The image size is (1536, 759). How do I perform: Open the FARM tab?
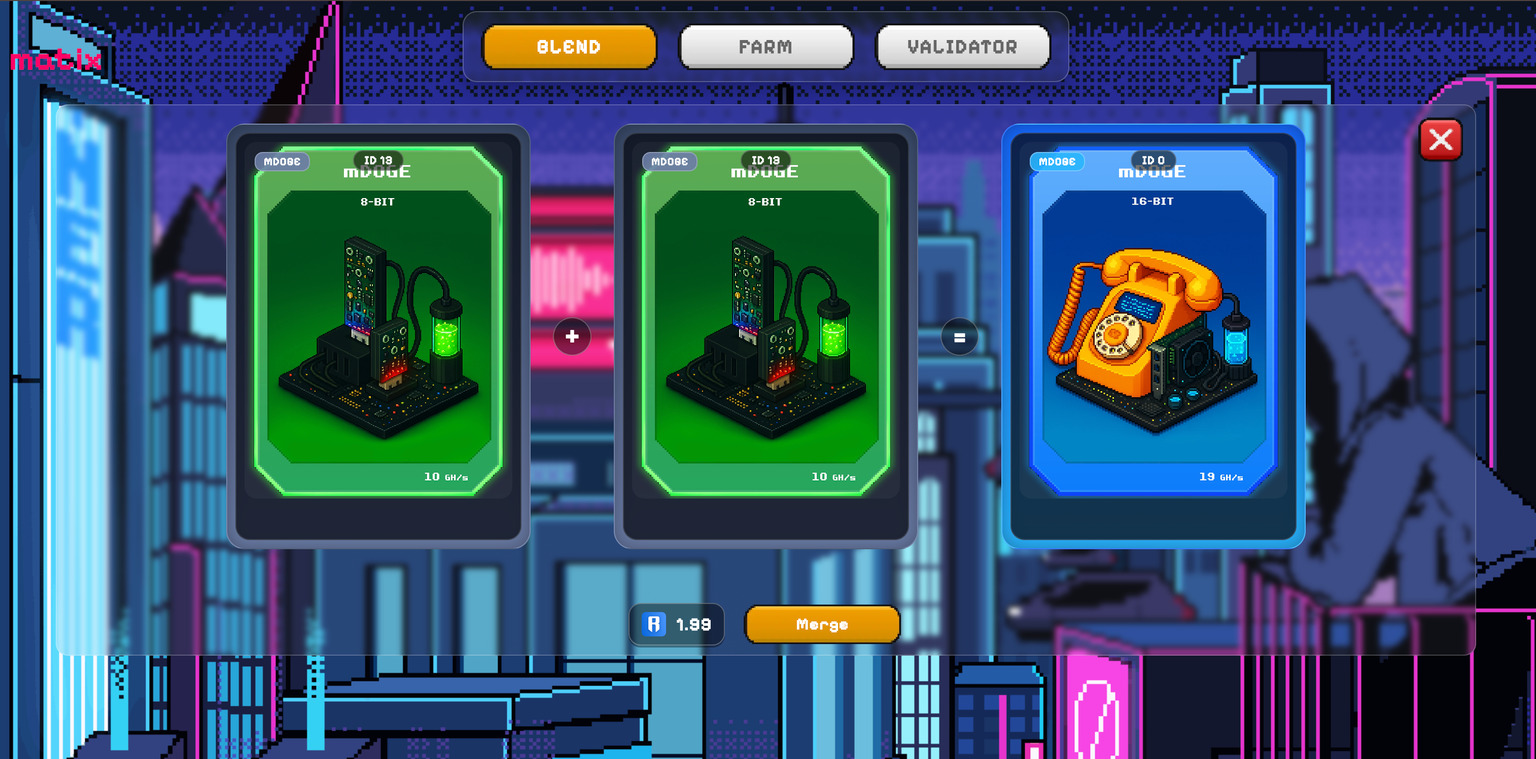(766, 47)
